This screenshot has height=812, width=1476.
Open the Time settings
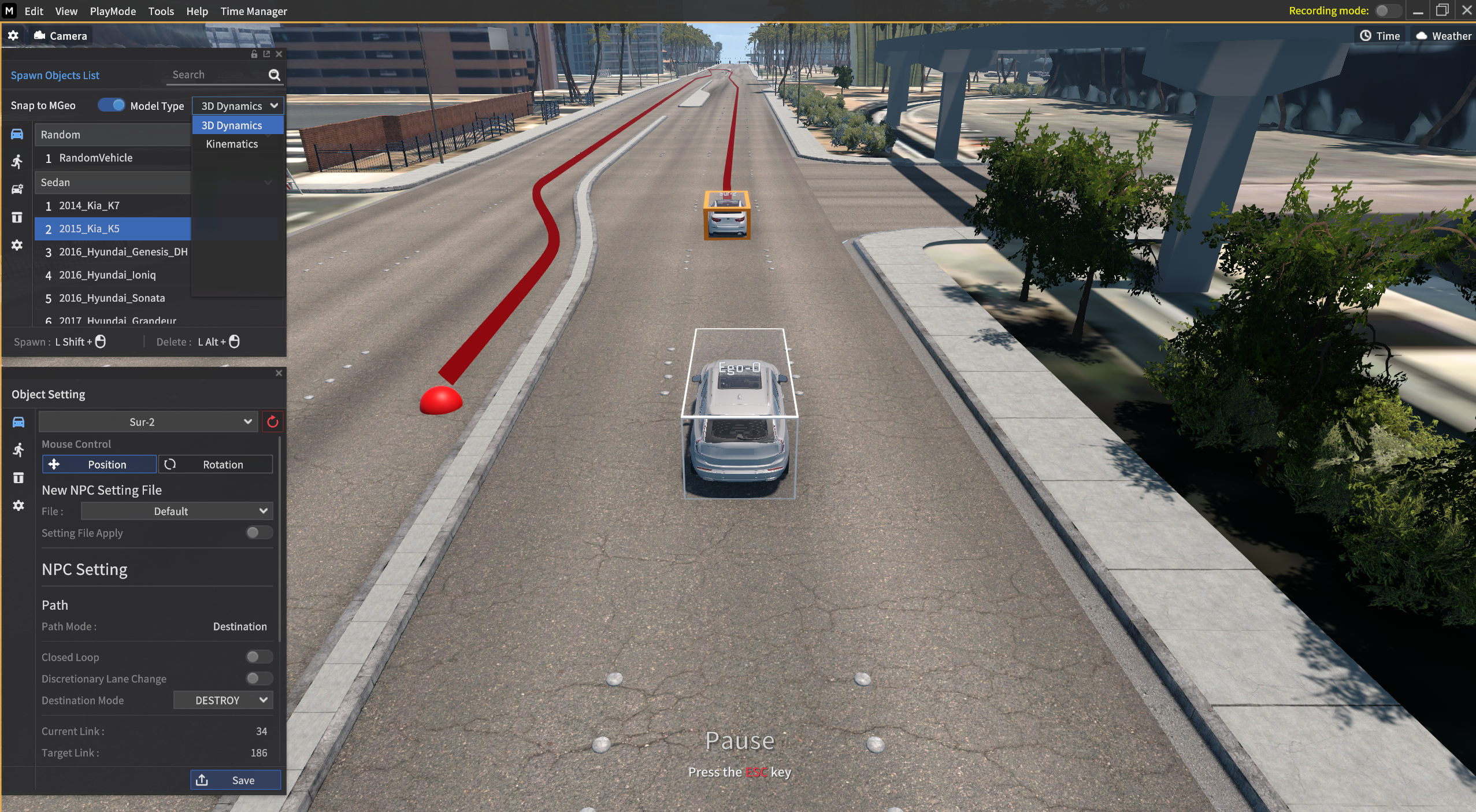[1379, 36]
